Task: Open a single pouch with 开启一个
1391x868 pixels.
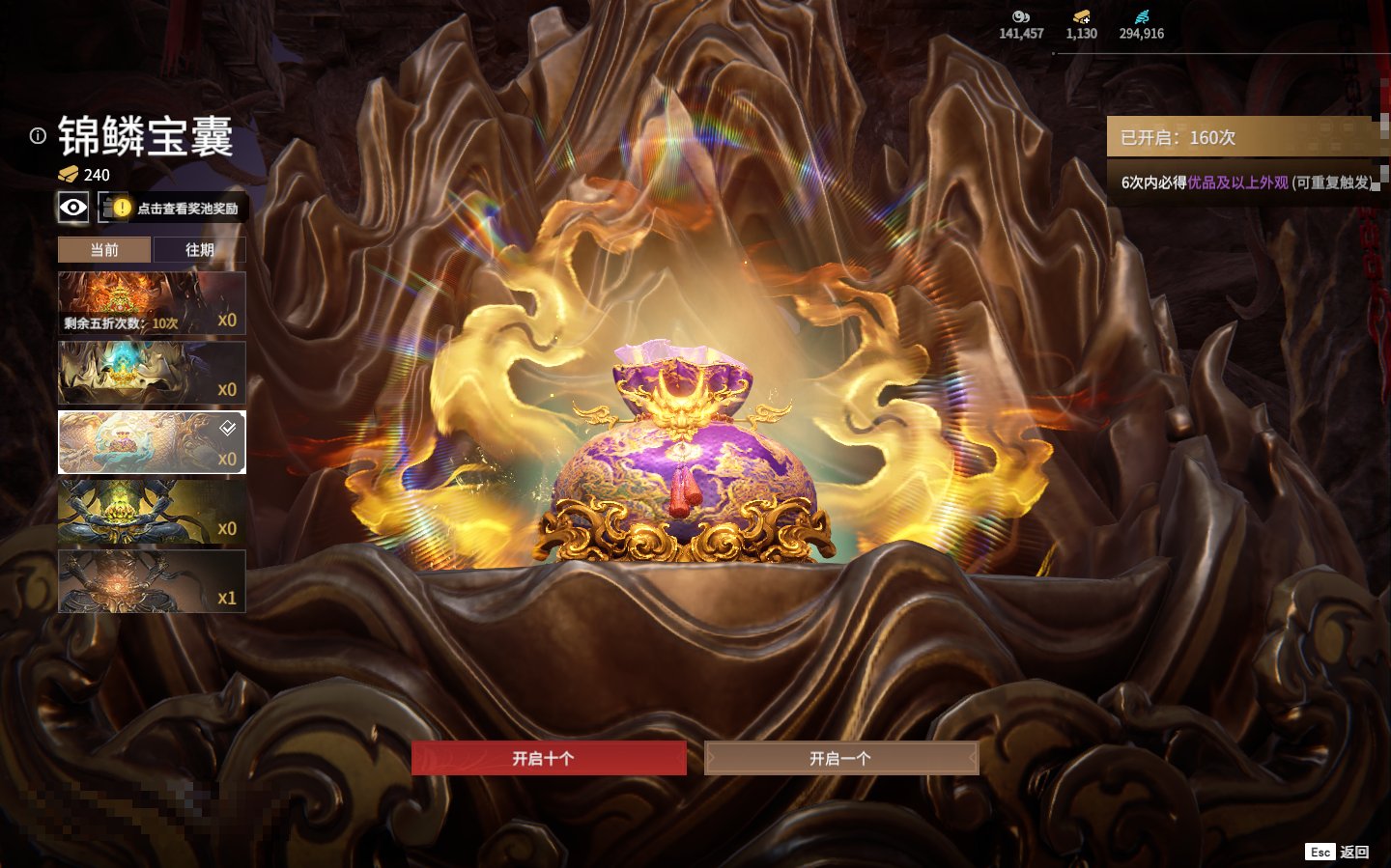Action: [x=840, y=758]
